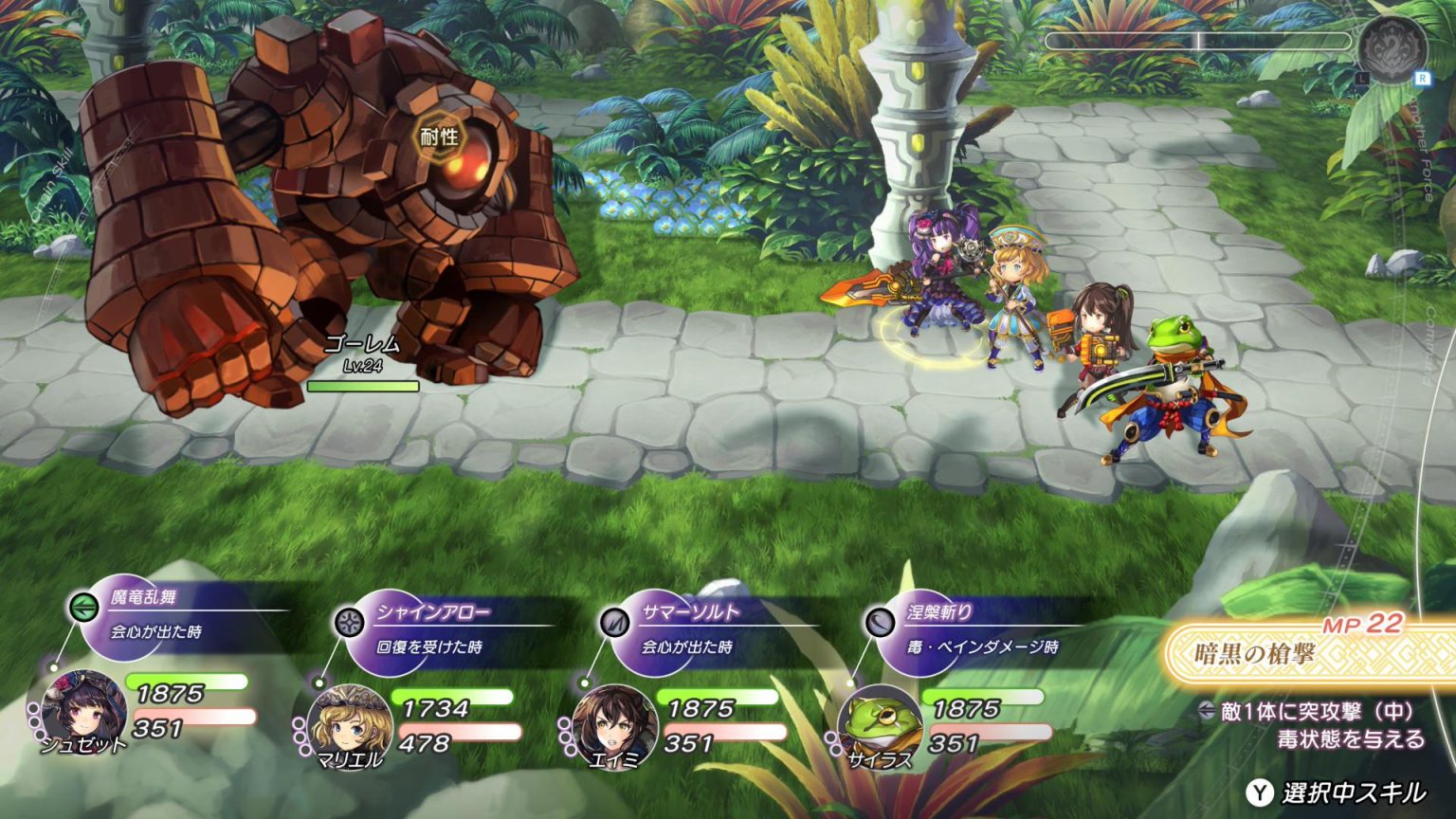This screenshot has height=819, width=1456.
Task: Target the ゴーレム enemy name label
Action: (362, 345)
